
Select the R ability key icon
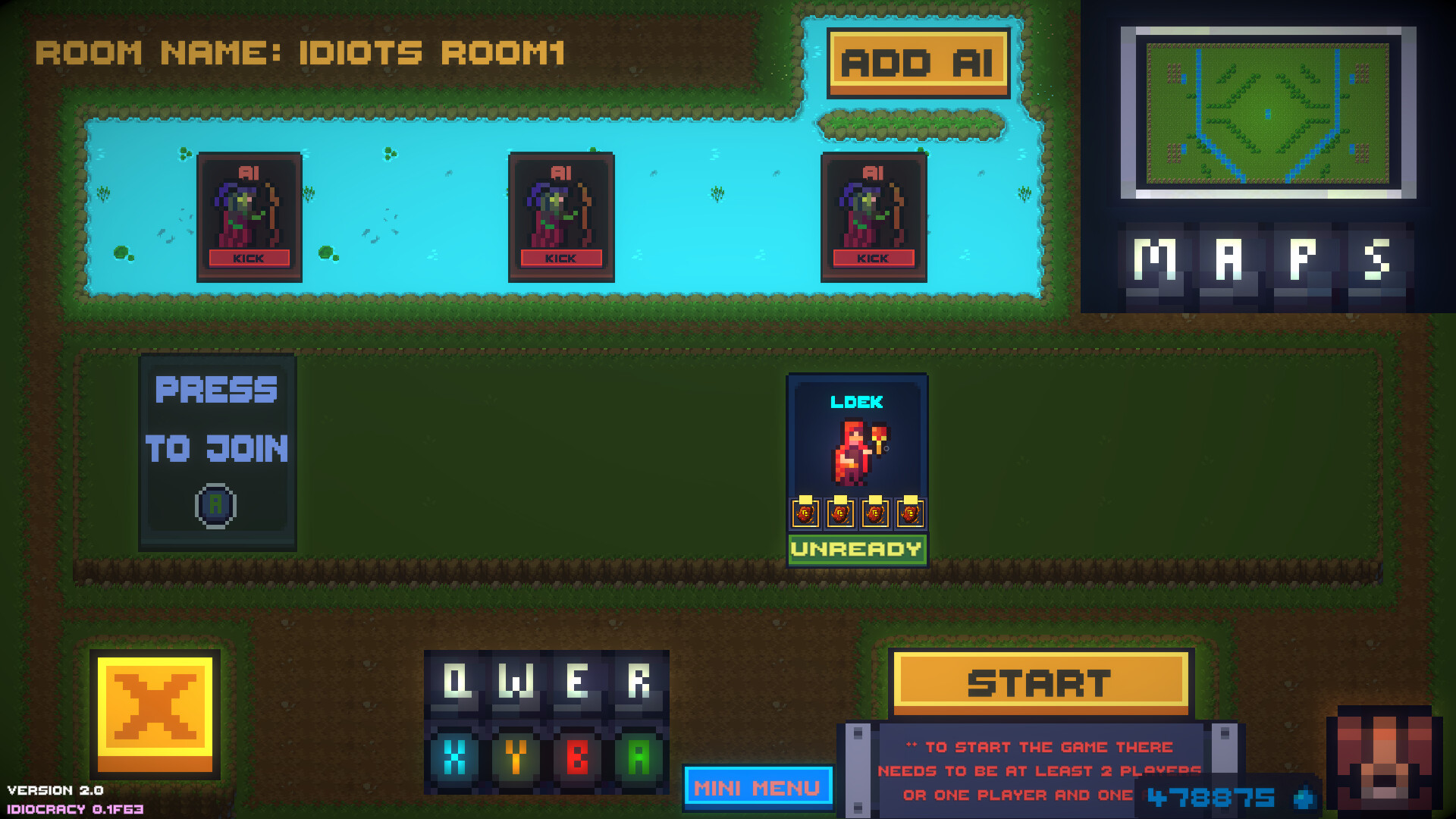(641, 680)
